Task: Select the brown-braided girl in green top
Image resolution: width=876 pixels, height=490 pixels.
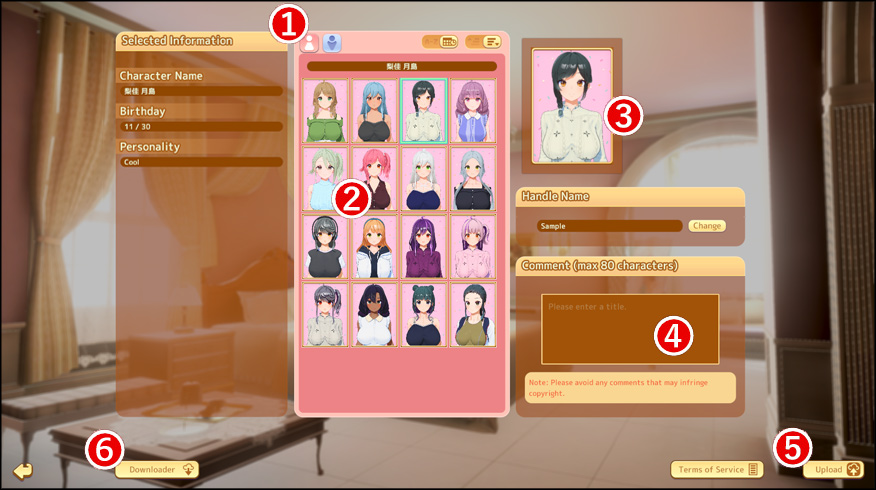Action: click(325, 111)
